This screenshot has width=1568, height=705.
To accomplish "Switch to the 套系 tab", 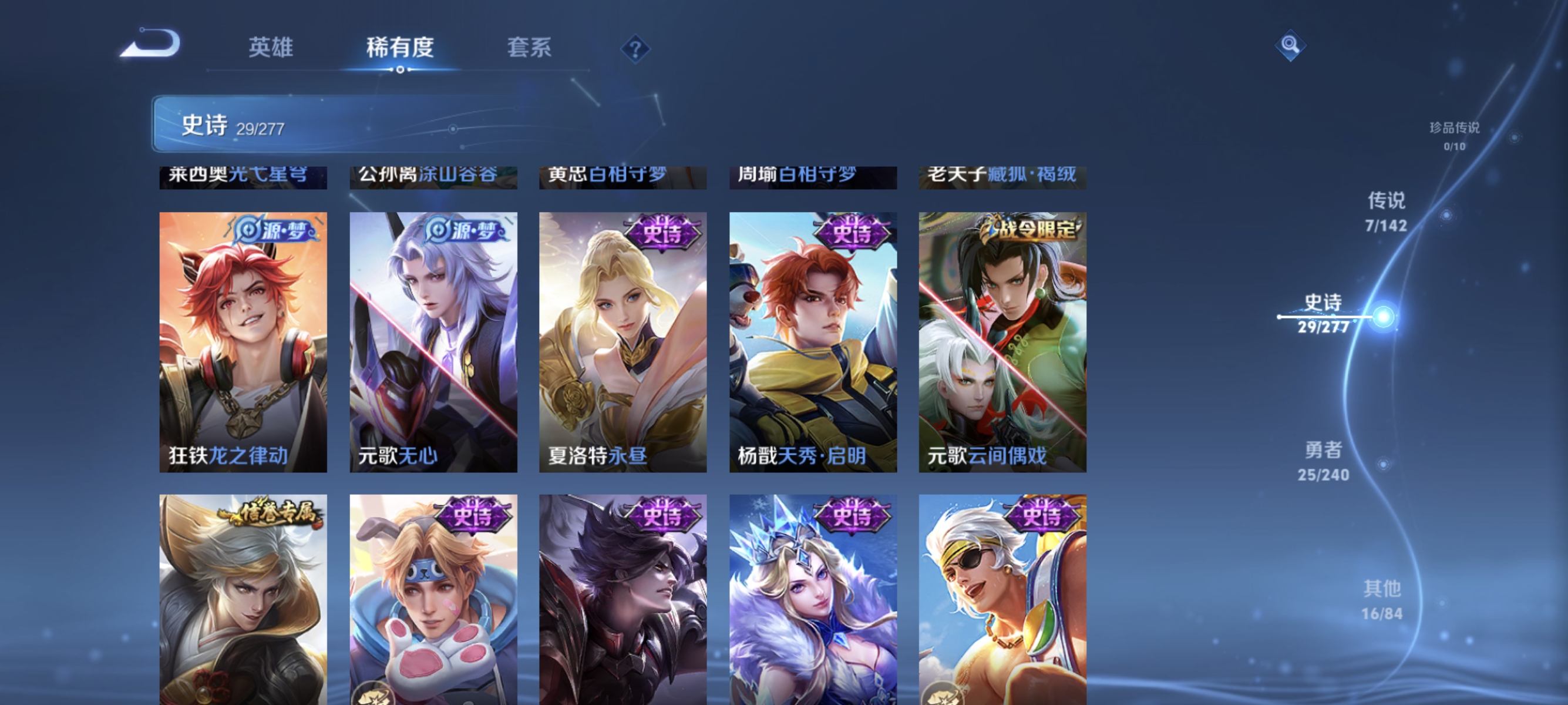I will pos(530,49).
